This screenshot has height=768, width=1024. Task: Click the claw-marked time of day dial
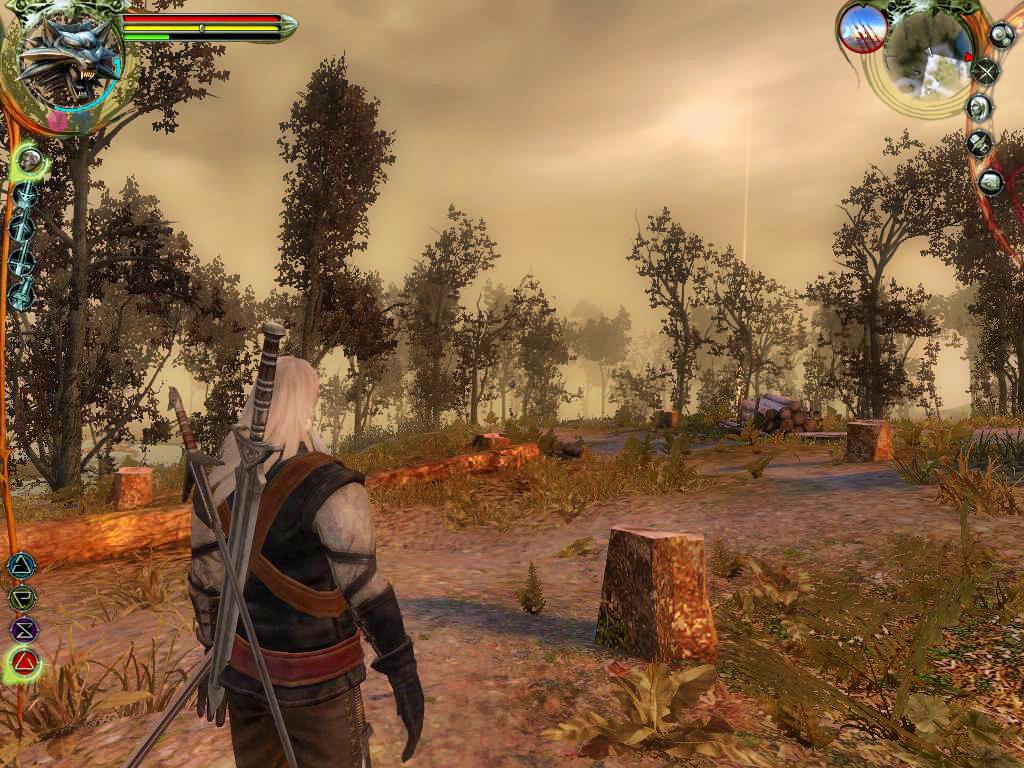tap(861, 28)
